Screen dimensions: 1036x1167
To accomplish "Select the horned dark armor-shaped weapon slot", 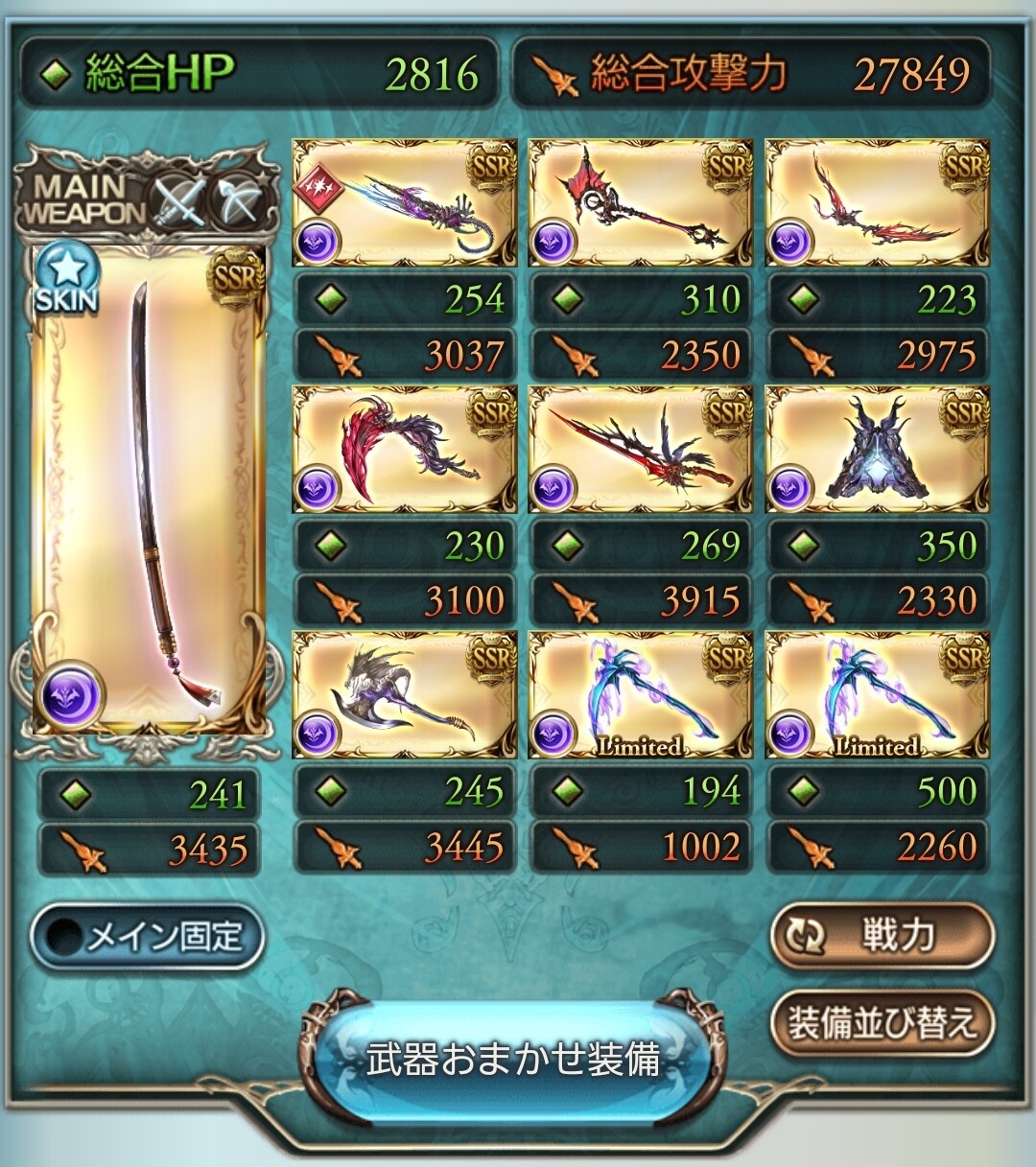I will pyautogui.click(x=877, y=450).
